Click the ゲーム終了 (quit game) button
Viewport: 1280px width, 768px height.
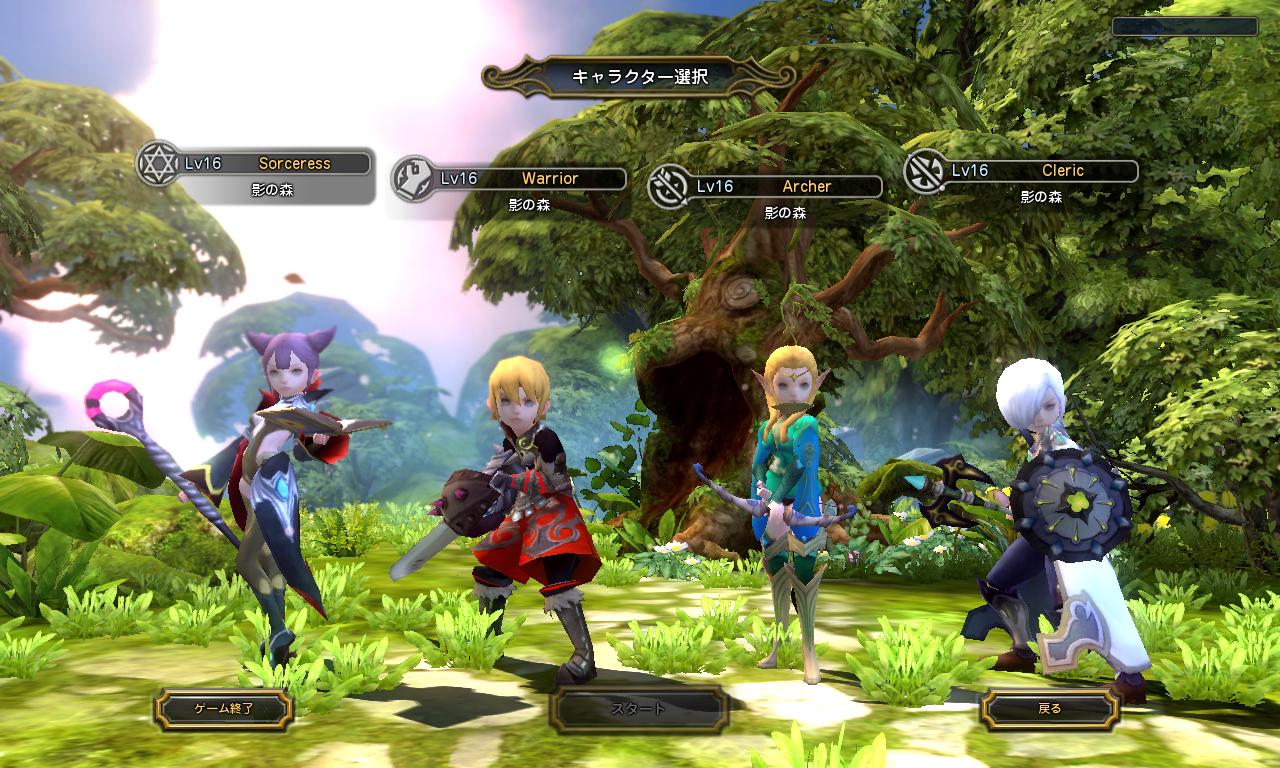(223, 709)
